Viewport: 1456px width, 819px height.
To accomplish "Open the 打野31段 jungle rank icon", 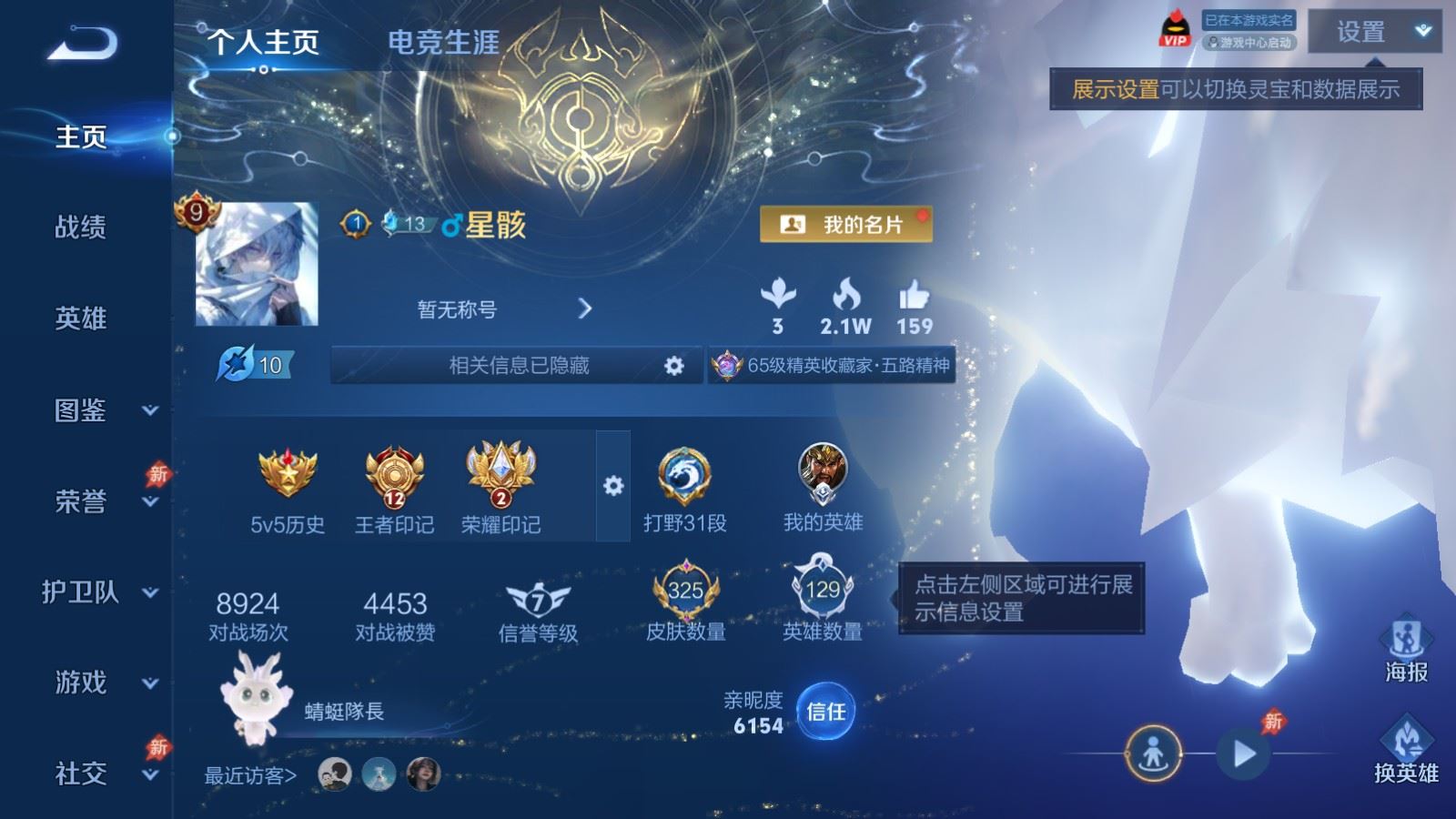I will tap(683, 476).
